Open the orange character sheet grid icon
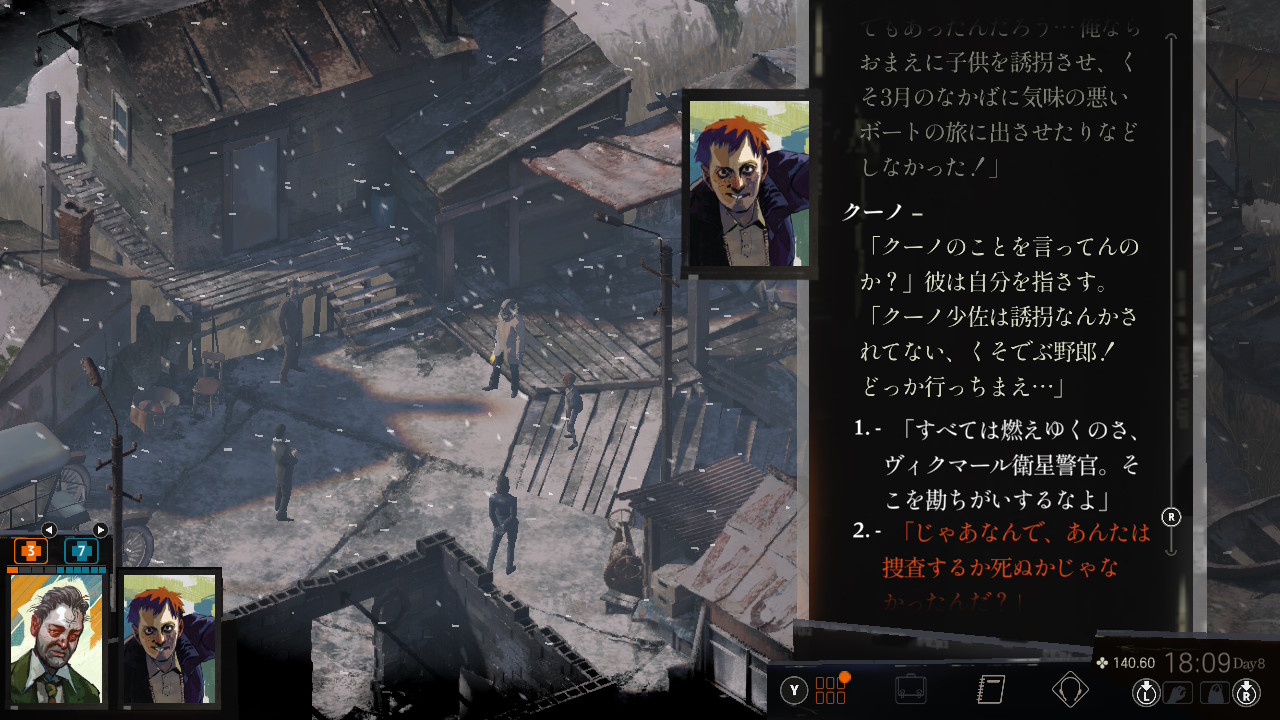 click(x=831, y=690)
